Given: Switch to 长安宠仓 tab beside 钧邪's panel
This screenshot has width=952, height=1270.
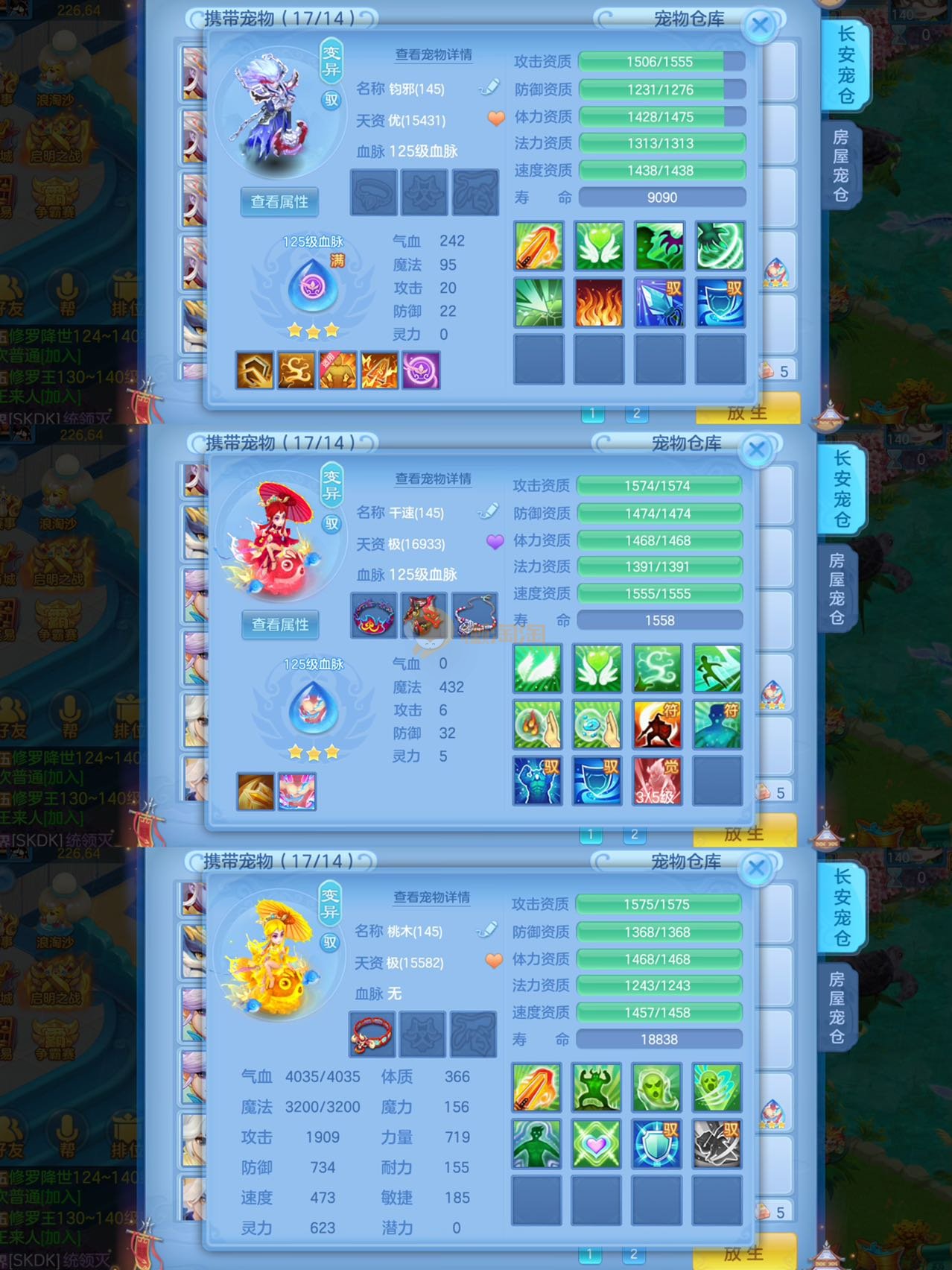Looking at the screenshot, I should point(845,66).
